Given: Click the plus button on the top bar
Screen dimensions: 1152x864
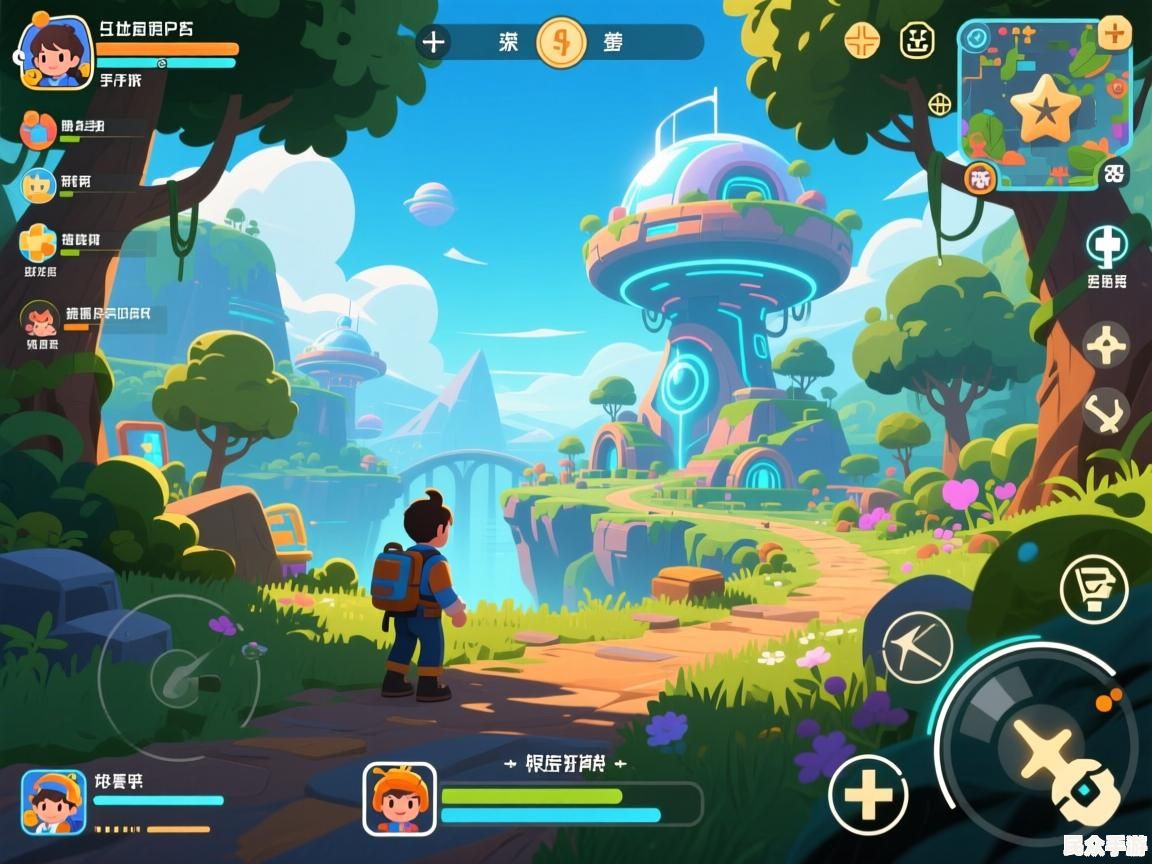Looking at the screenshot, I should [433, 42].
